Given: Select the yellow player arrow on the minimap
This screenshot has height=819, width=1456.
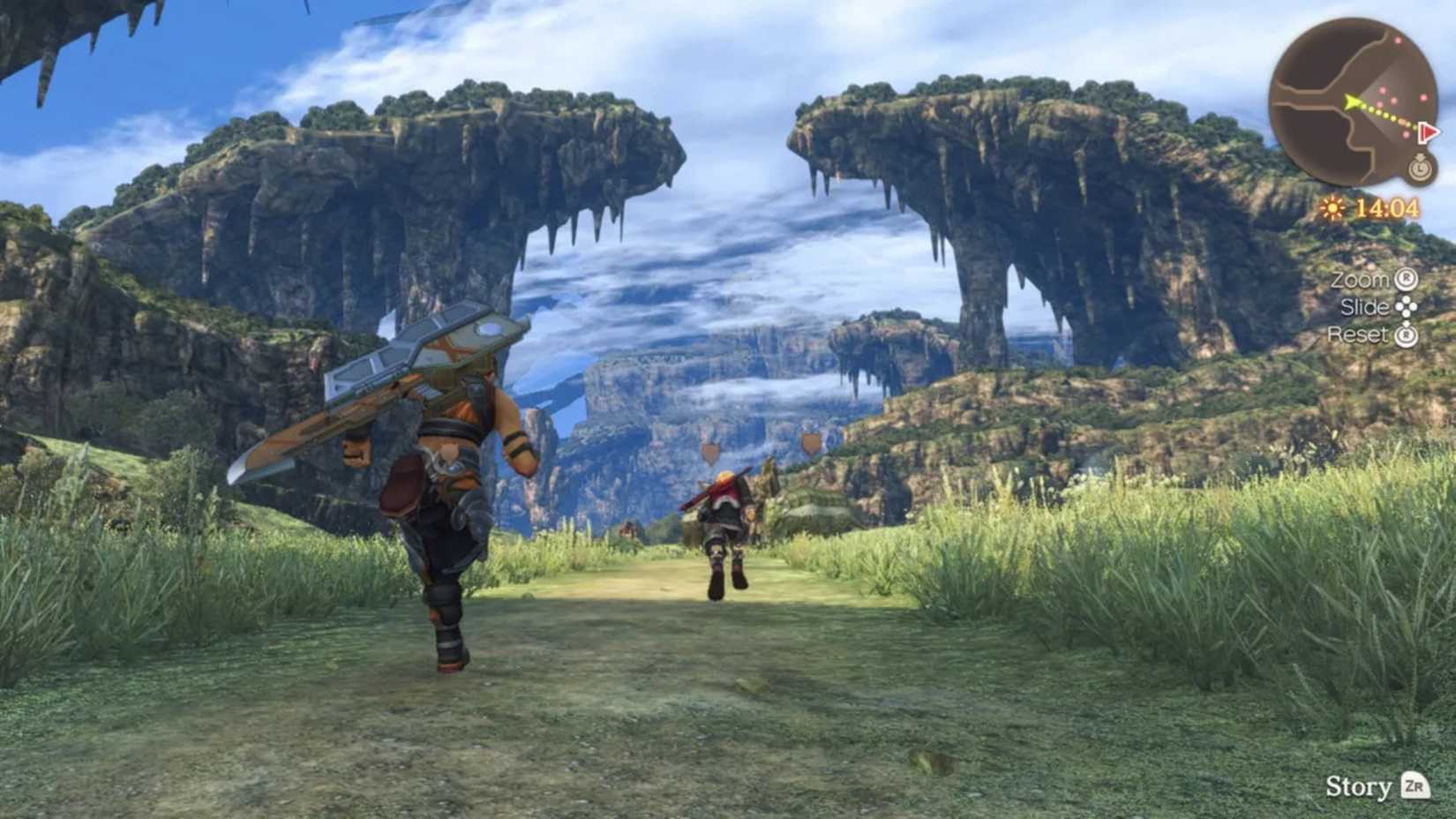Looking at the screenshot, I should pyautogui.click(x=1353, y=103).
